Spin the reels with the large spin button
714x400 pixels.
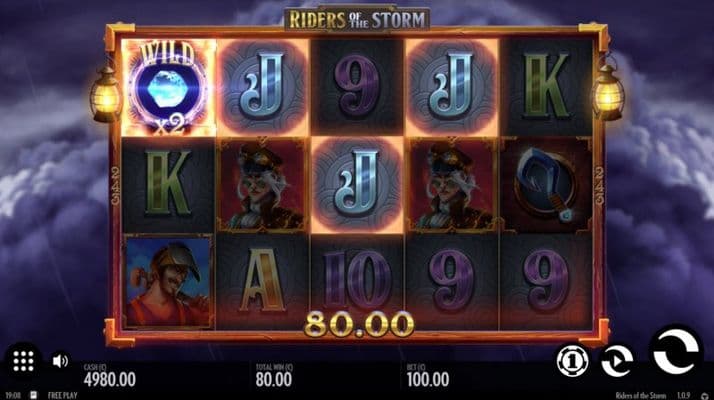(676, 350)
